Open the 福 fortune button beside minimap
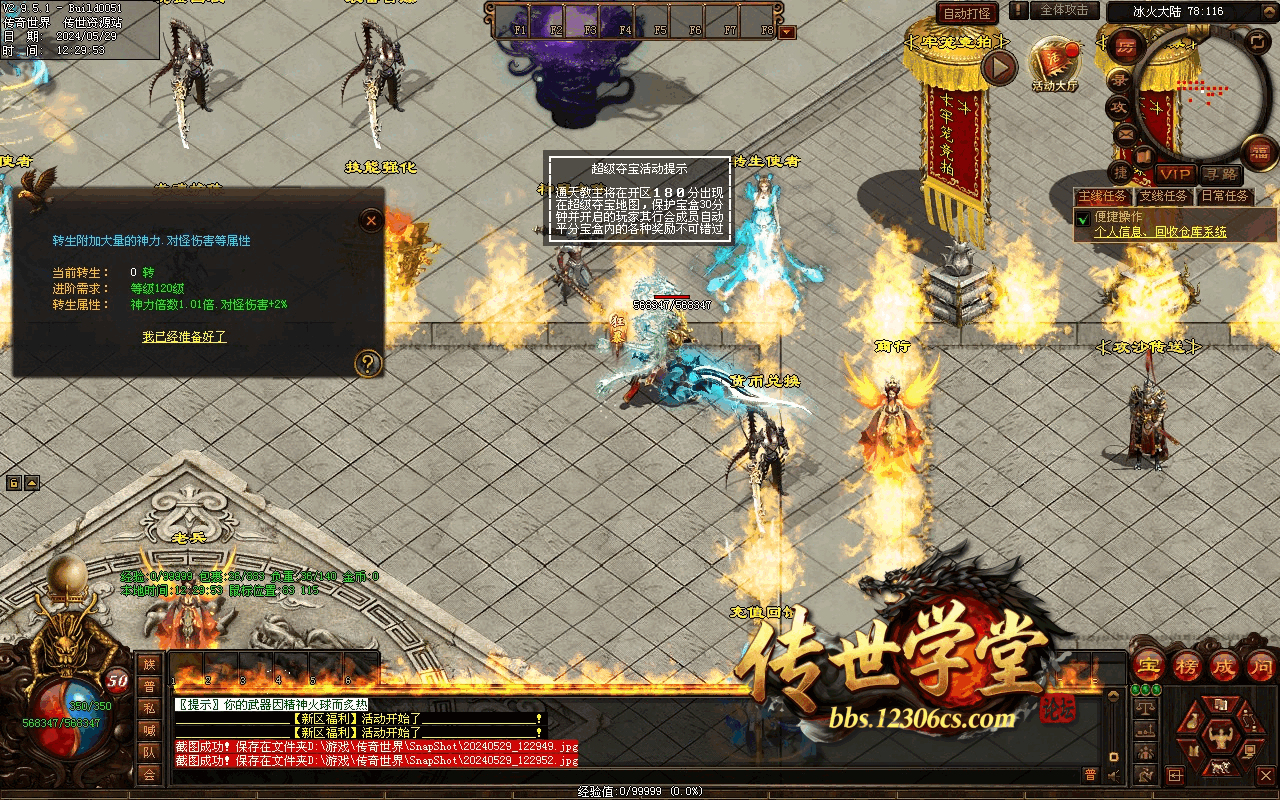This screenshot has width=1280, height=800. click(1259, 151)
